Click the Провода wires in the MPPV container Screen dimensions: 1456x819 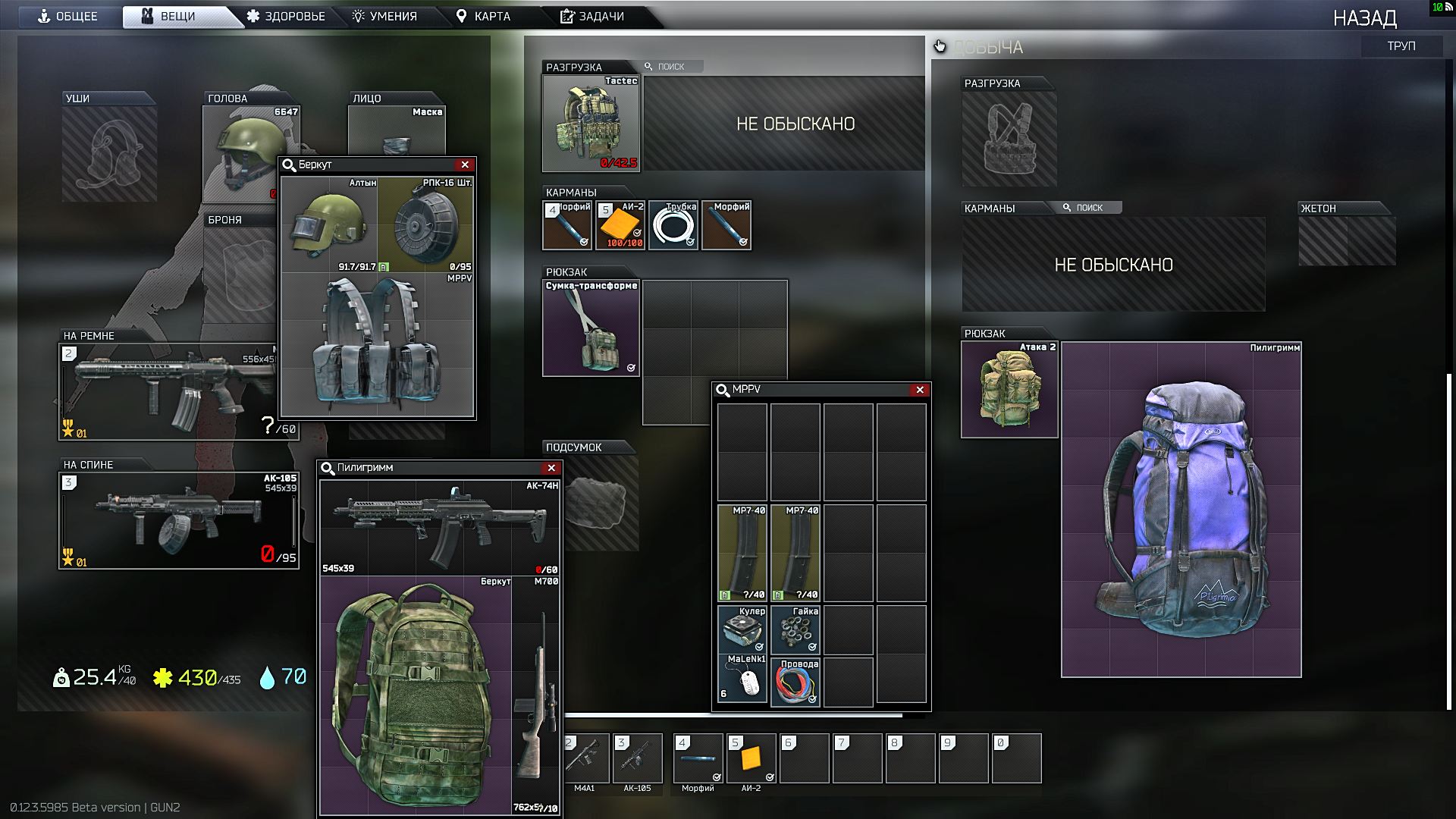coord(794,682)
